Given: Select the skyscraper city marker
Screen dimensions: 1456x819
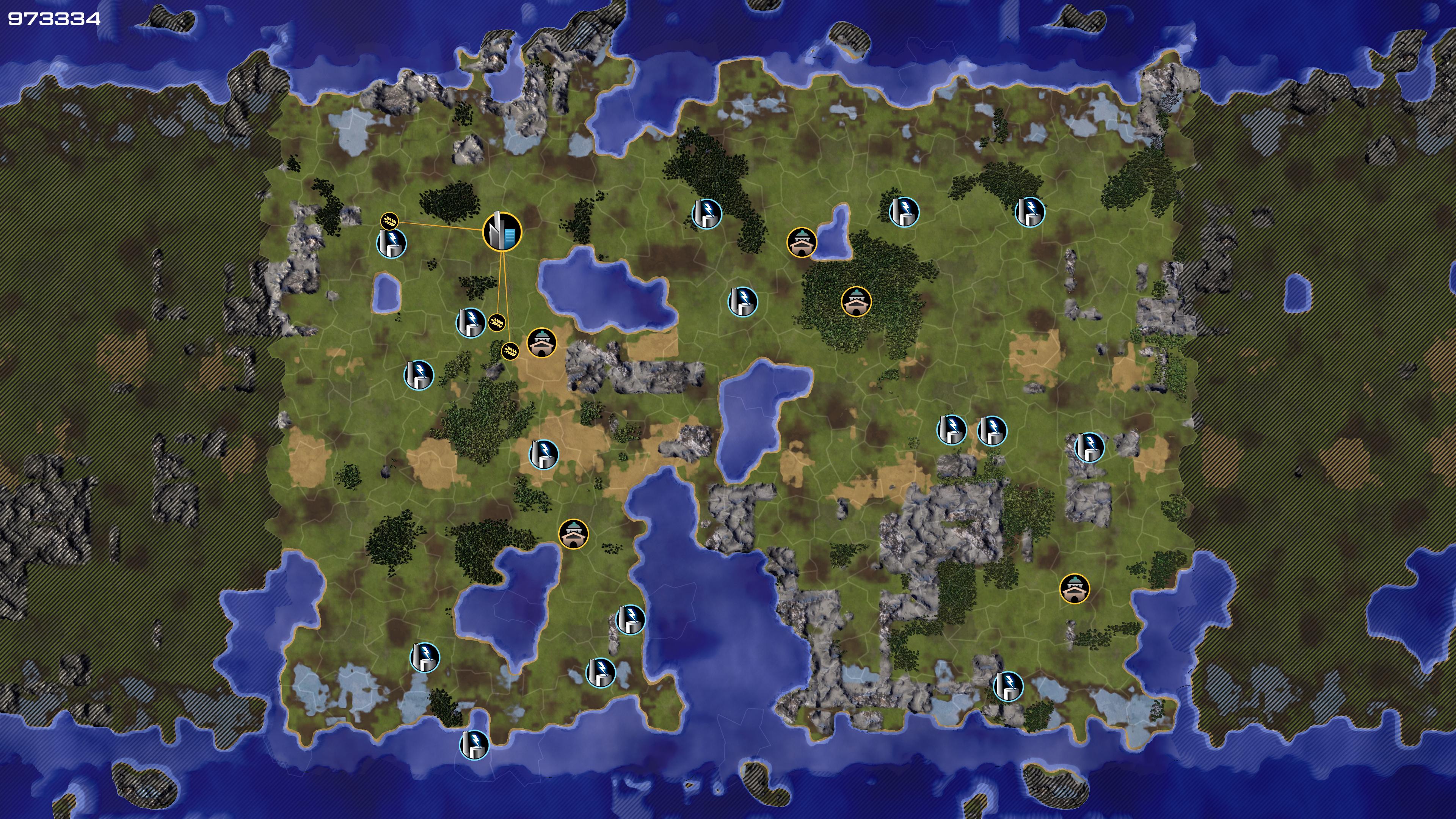Looking at the screenshot, I should click(x=502, y=231).
